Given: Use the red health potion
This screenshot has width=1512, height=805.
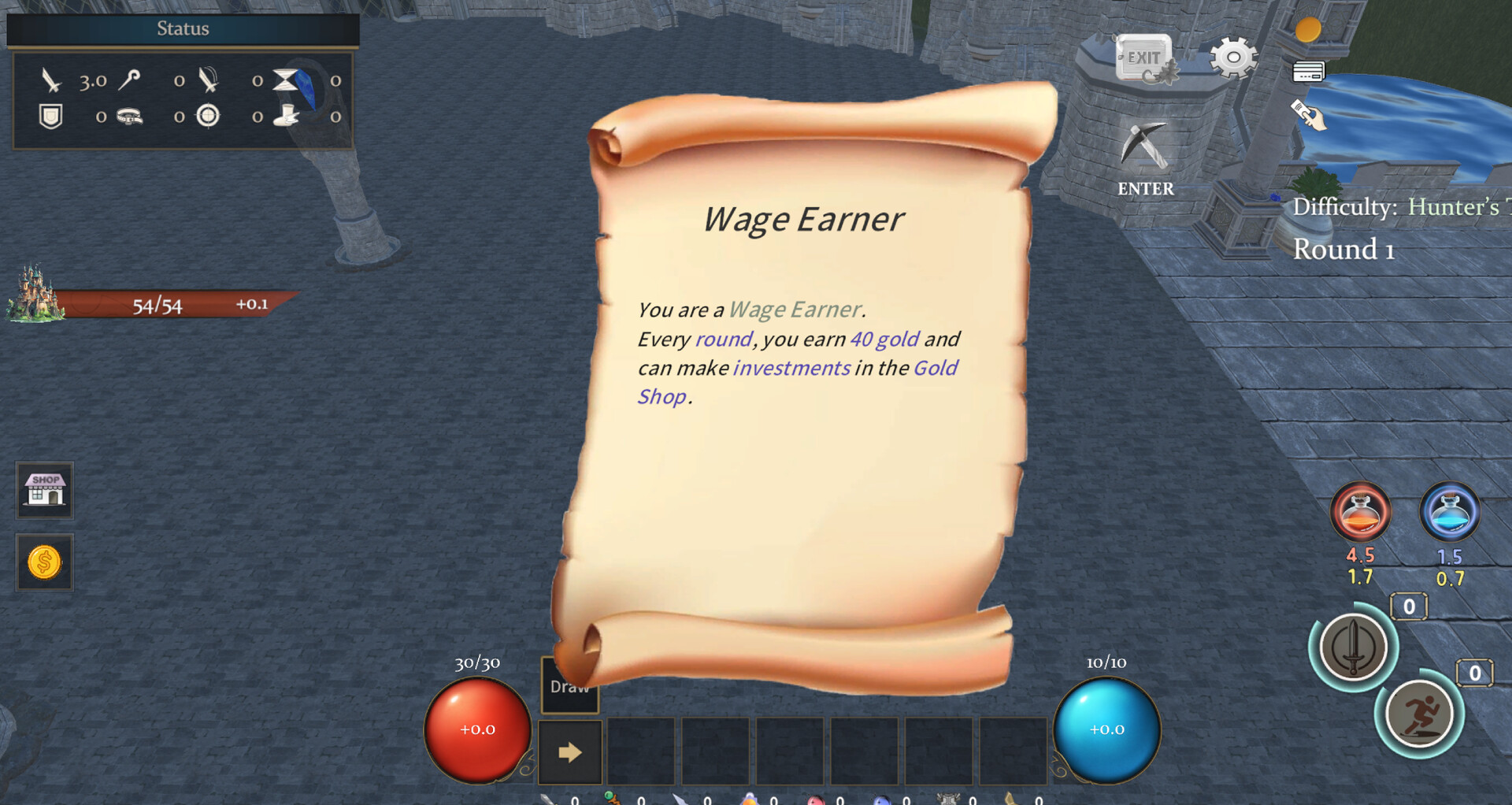Looking at the screenshot, I should [x=1360, y=512].
